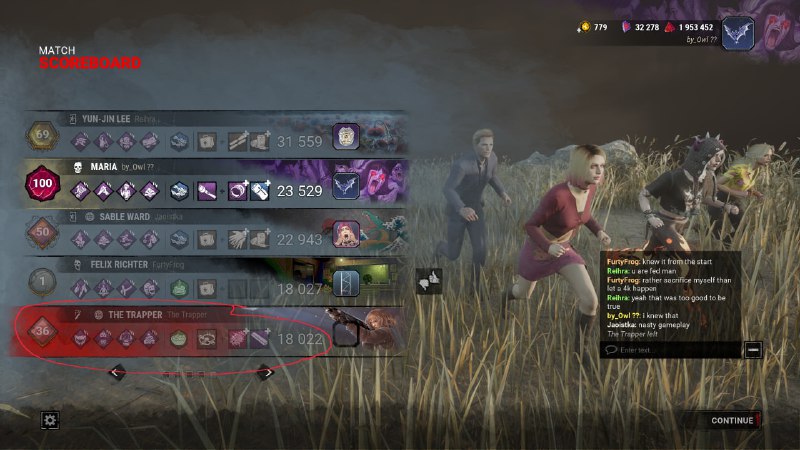View Felix Richter's player badge
The height and width of the screenshot is (450, 800).
coord(346,285)
